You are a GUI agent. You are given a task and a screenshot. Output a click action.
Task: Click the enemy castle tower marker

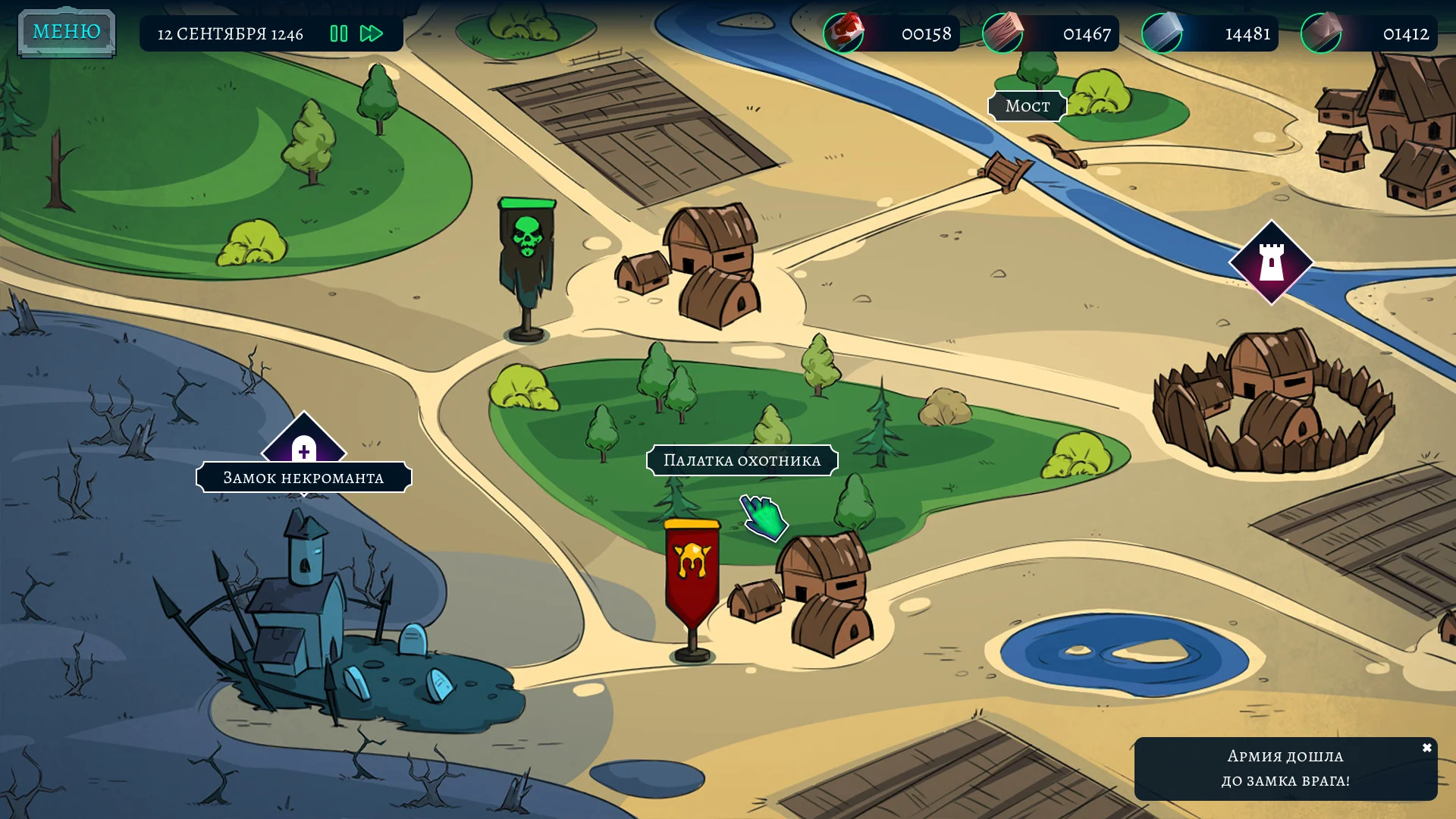coord(1271,262)
